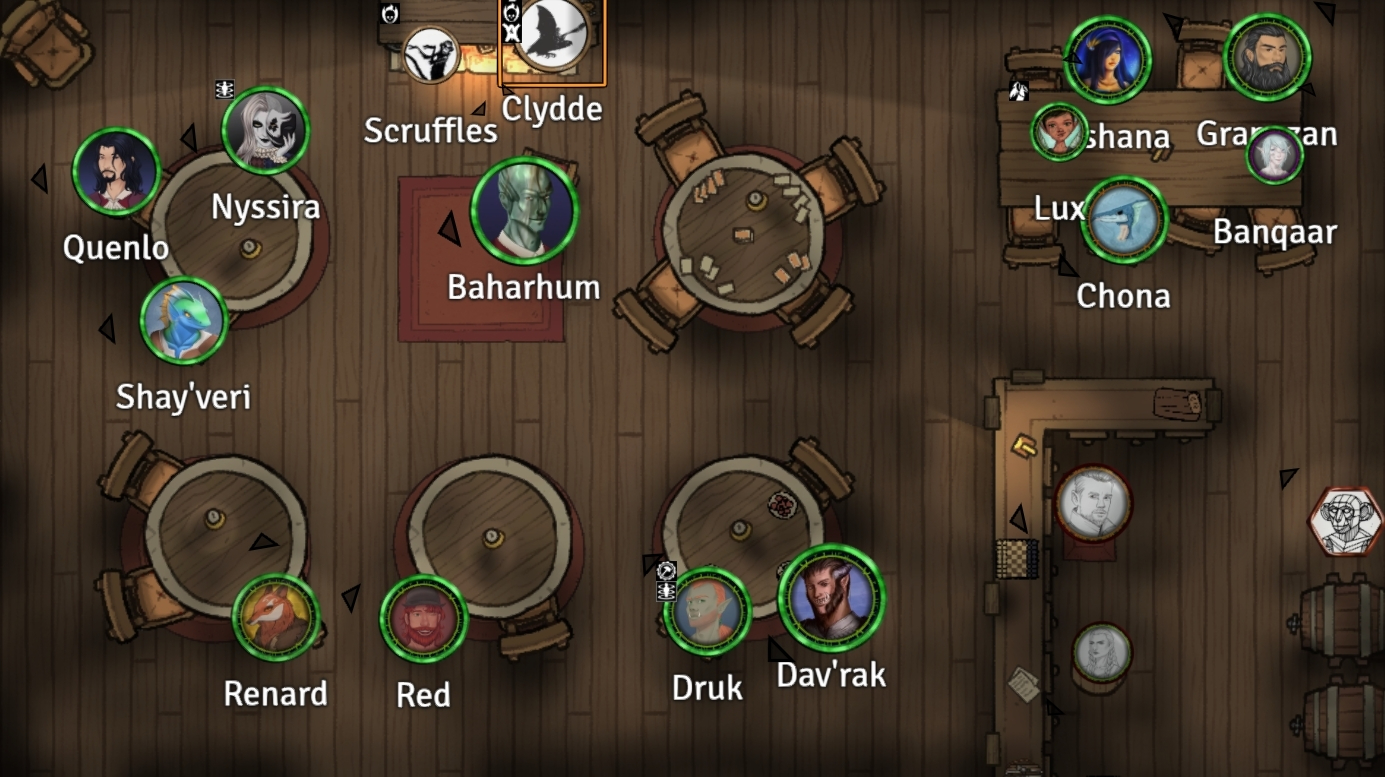Select Clydde's dragon silhouette token
1385x777 pixels.
point(552,34)
